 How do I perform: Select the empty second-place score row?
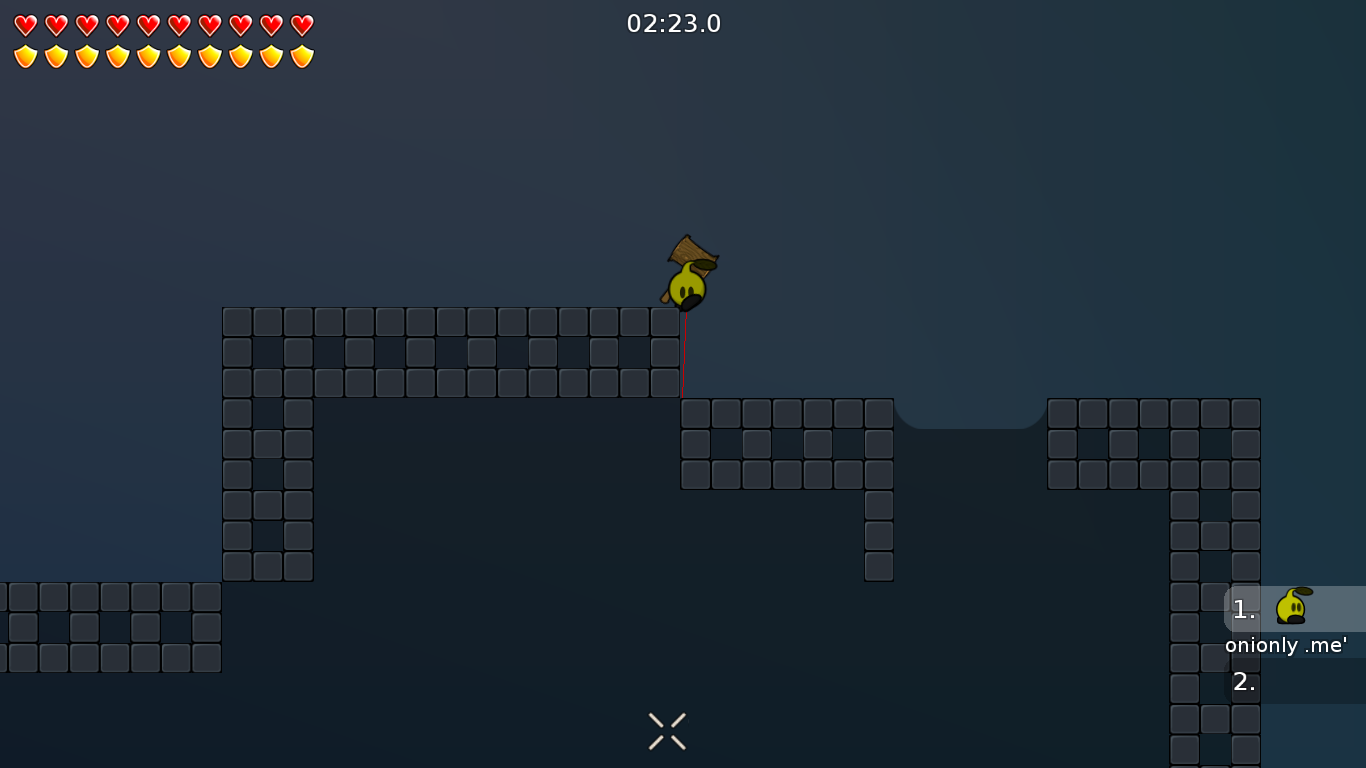[x=1294, y=682]
